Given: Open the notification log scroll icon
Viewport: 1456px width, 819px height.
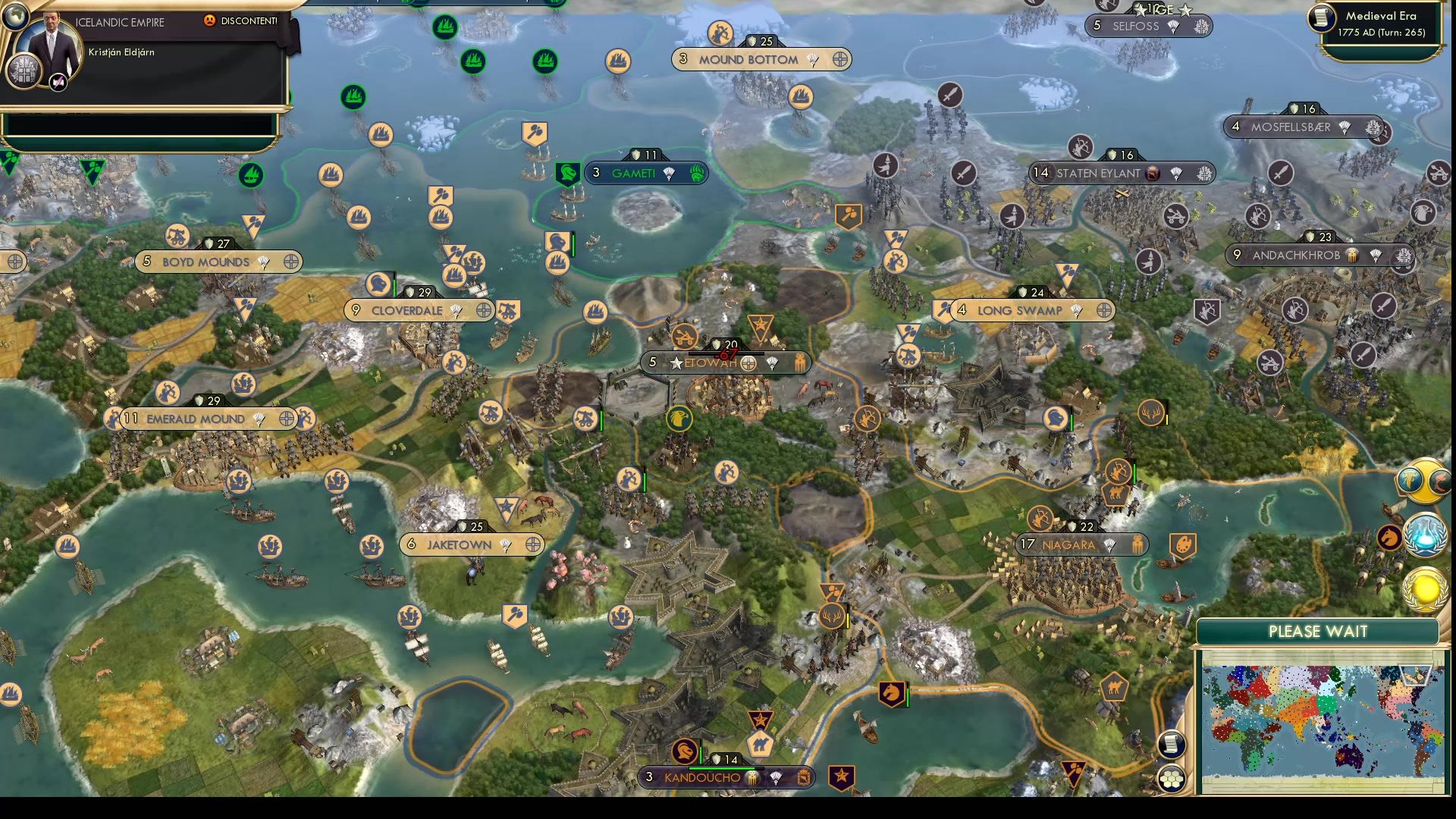Looking at the screenshot, I should [1172, 745].
